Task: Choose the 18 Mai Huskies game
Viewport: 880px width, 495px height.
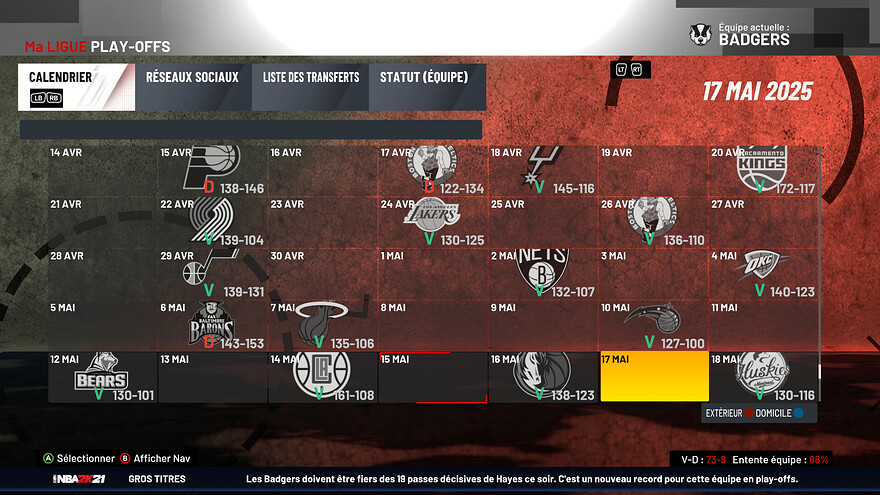Action: [x=764, y=376]
